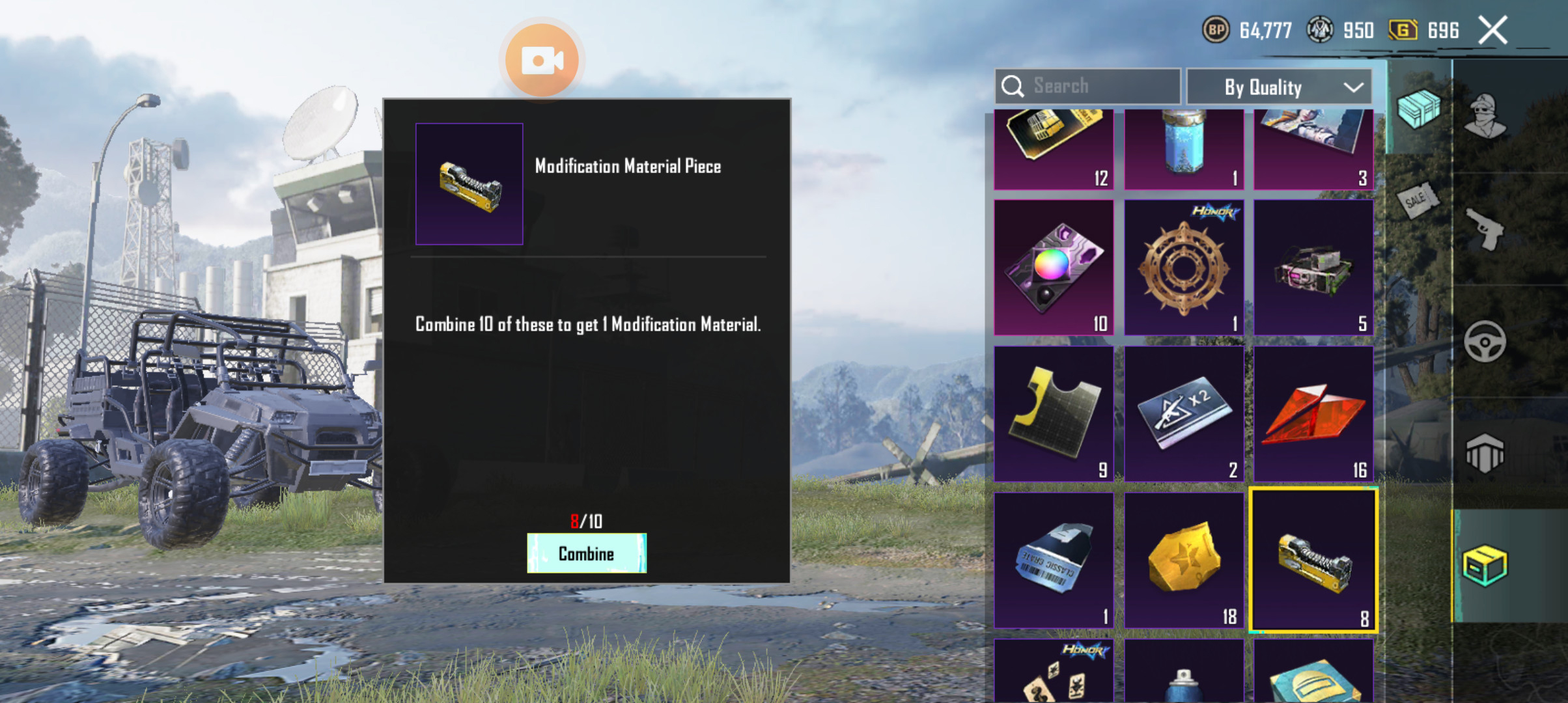Viewport: 1568px width, 703px height.
Task: Open the By Quality sort dropdown
Action: [1279, 87]
